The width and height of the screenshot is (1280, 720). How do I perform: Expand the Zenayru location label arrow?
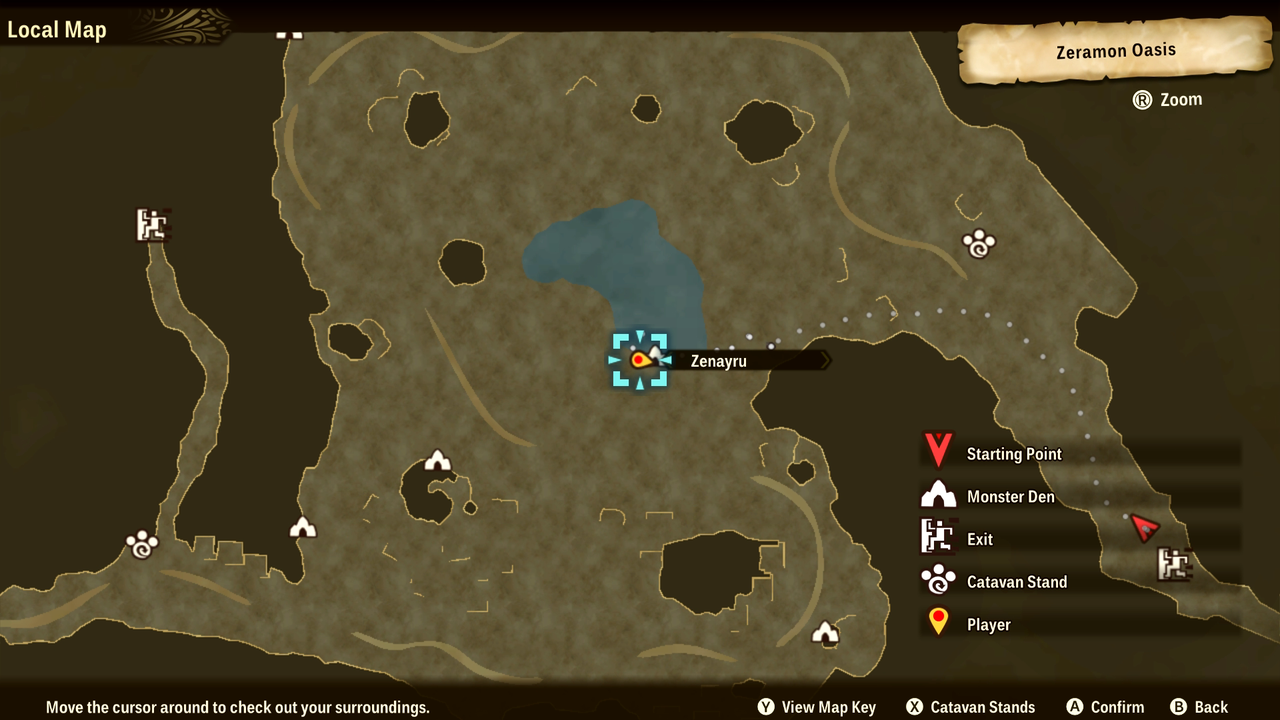coord(824,361)
